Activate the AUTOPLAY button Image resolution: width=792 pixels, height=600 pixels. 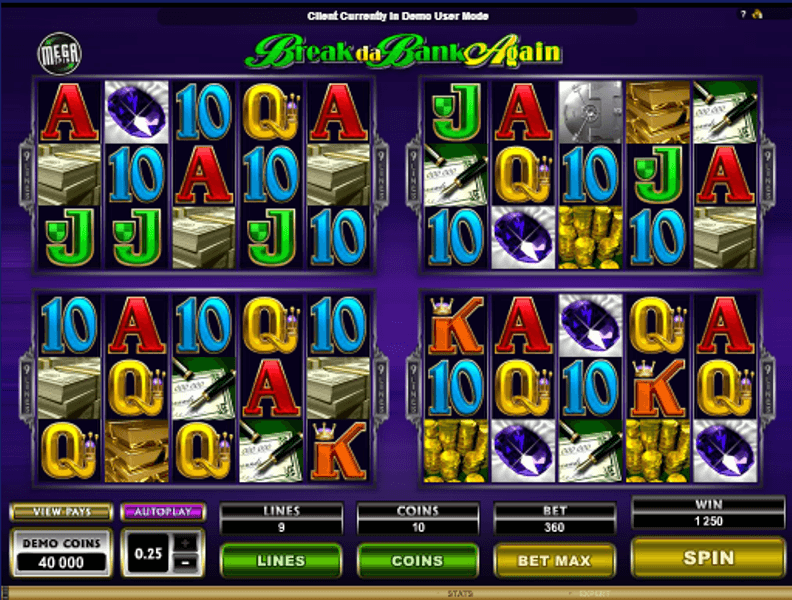tap(162, 512)
